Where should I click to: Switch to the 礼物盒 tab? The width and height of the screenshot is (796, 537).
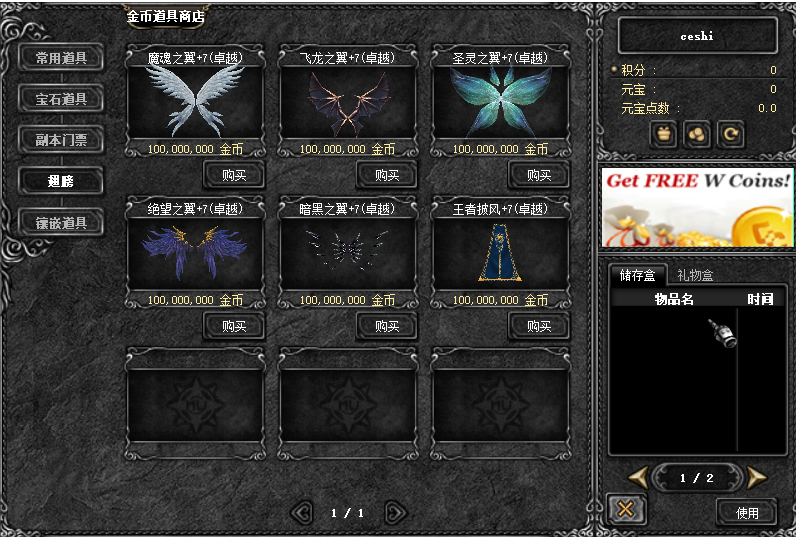695,275
